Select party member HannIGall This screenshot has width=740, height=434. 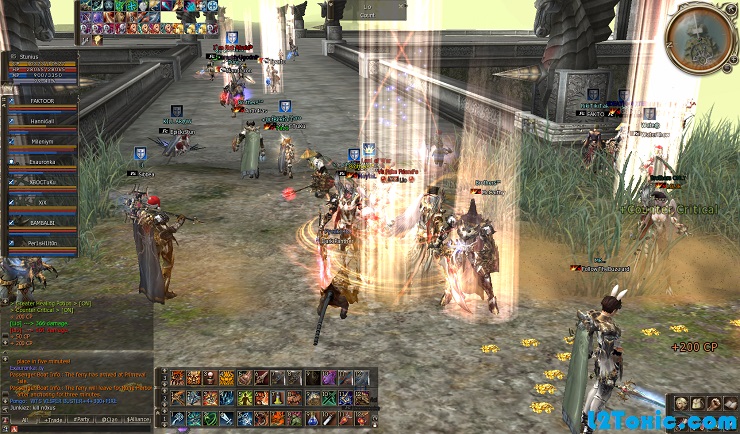[42, 121]
